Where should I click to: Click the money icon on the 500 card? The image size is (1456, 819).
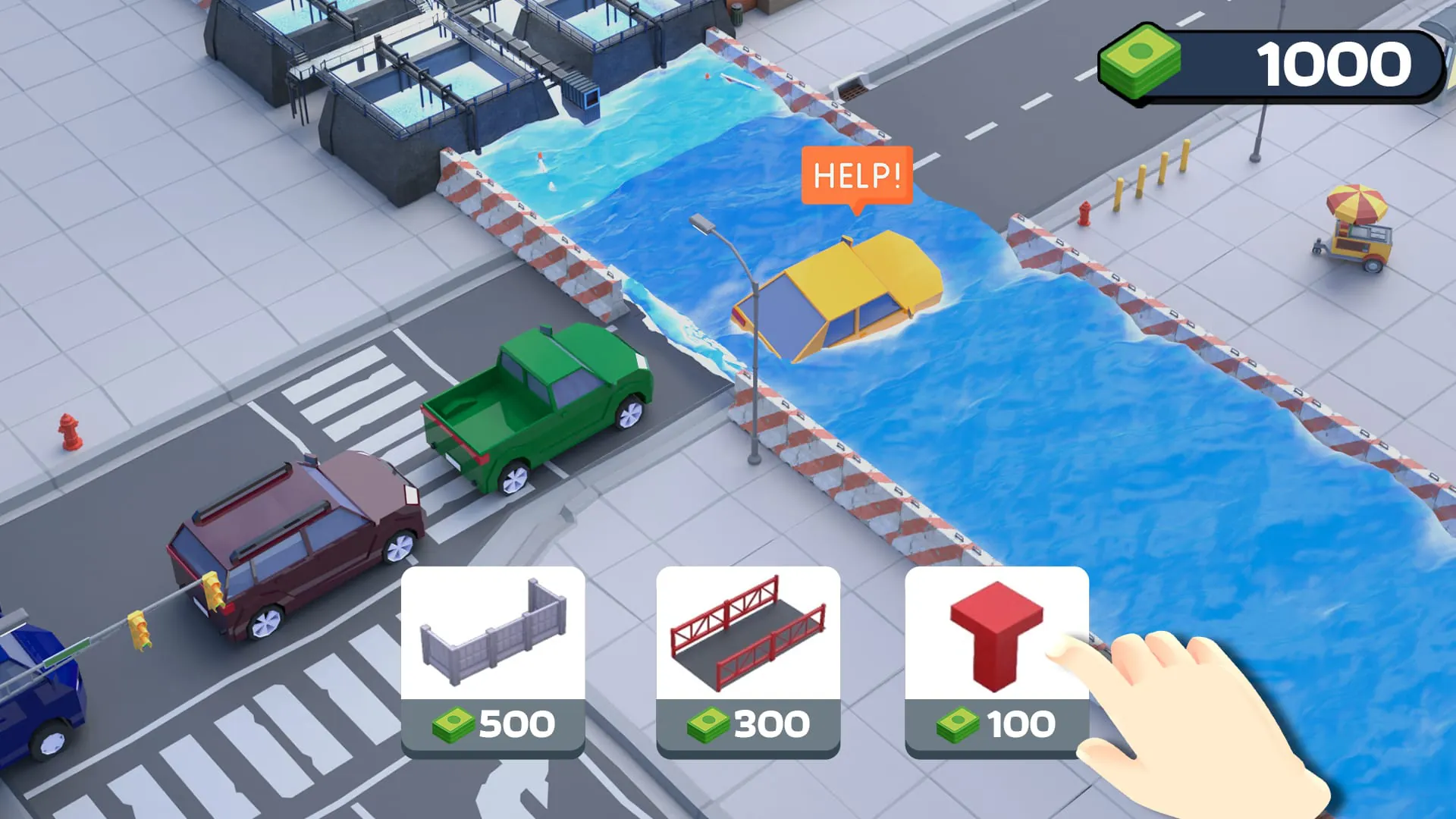coord(453,724)
